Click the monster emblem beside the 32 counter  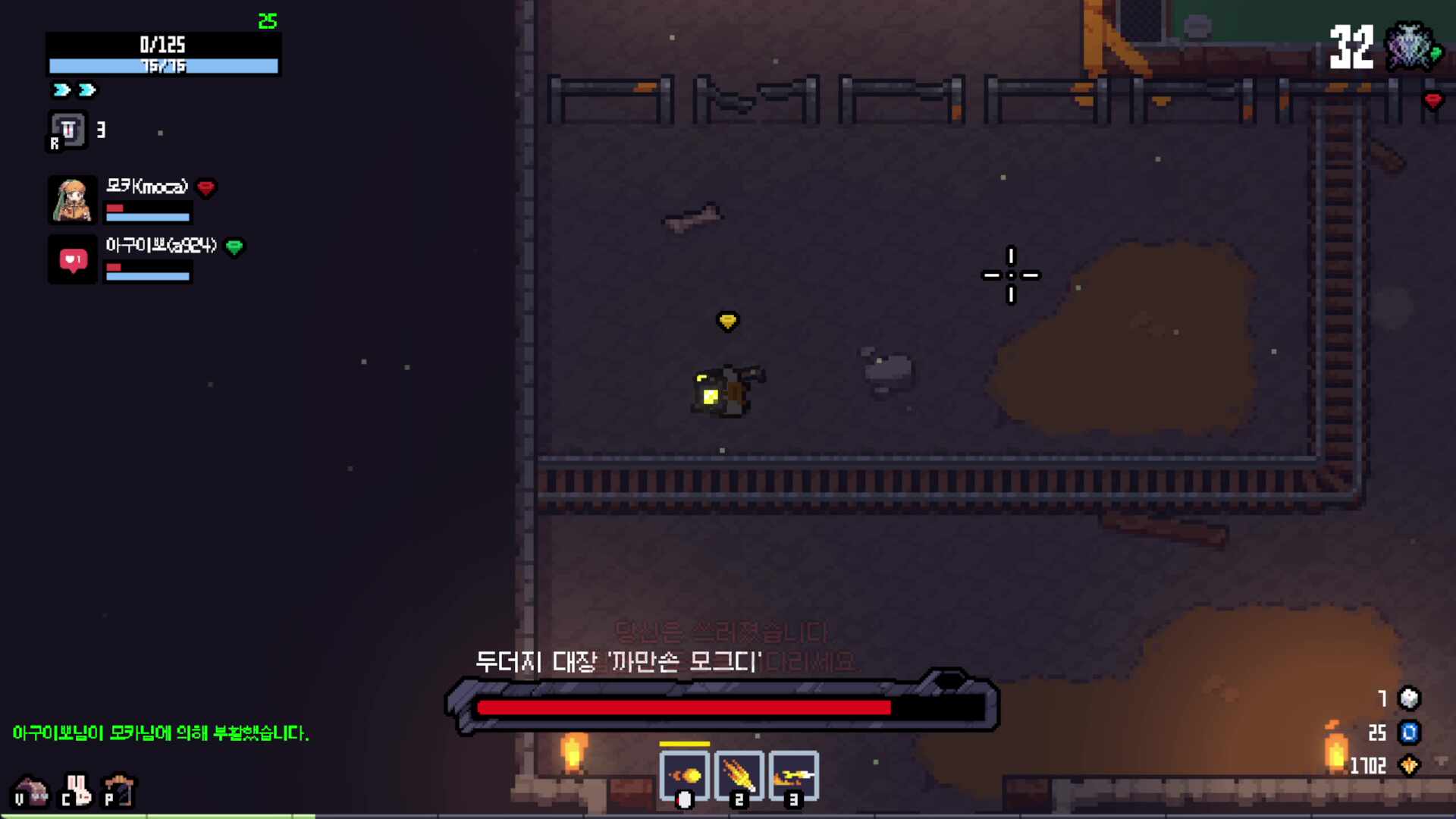click(1410, 47)
